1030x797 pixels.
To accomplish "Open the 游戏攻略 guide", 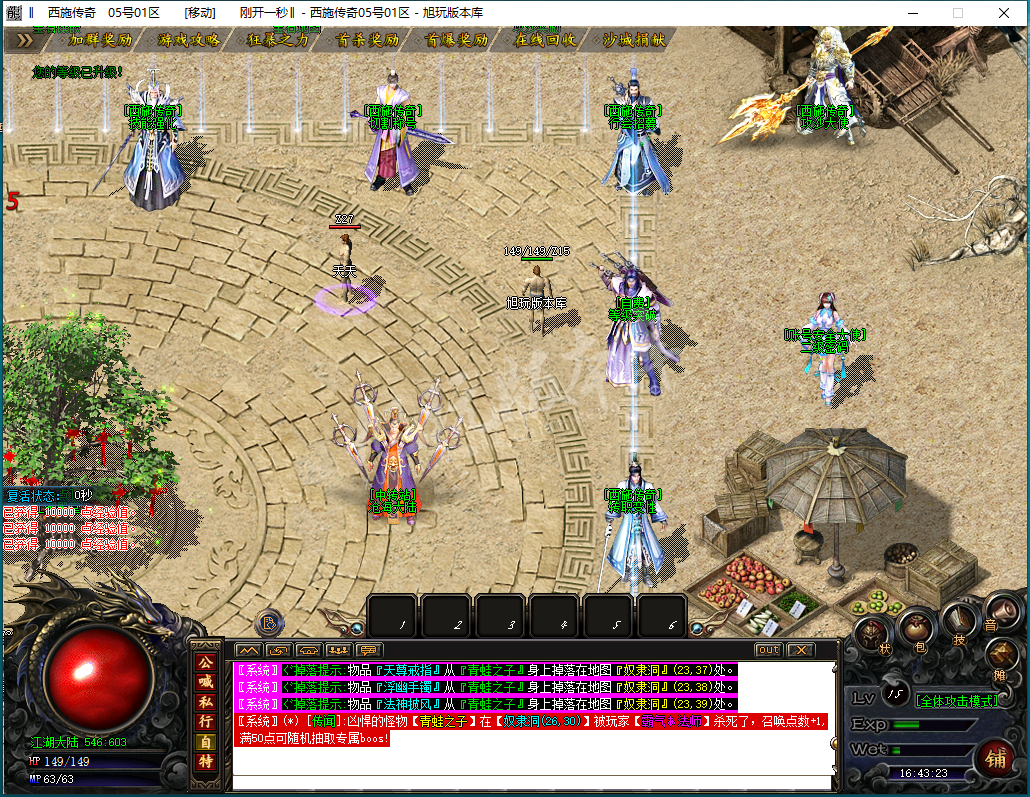I will pyautogui.click(x=189, y=40).
